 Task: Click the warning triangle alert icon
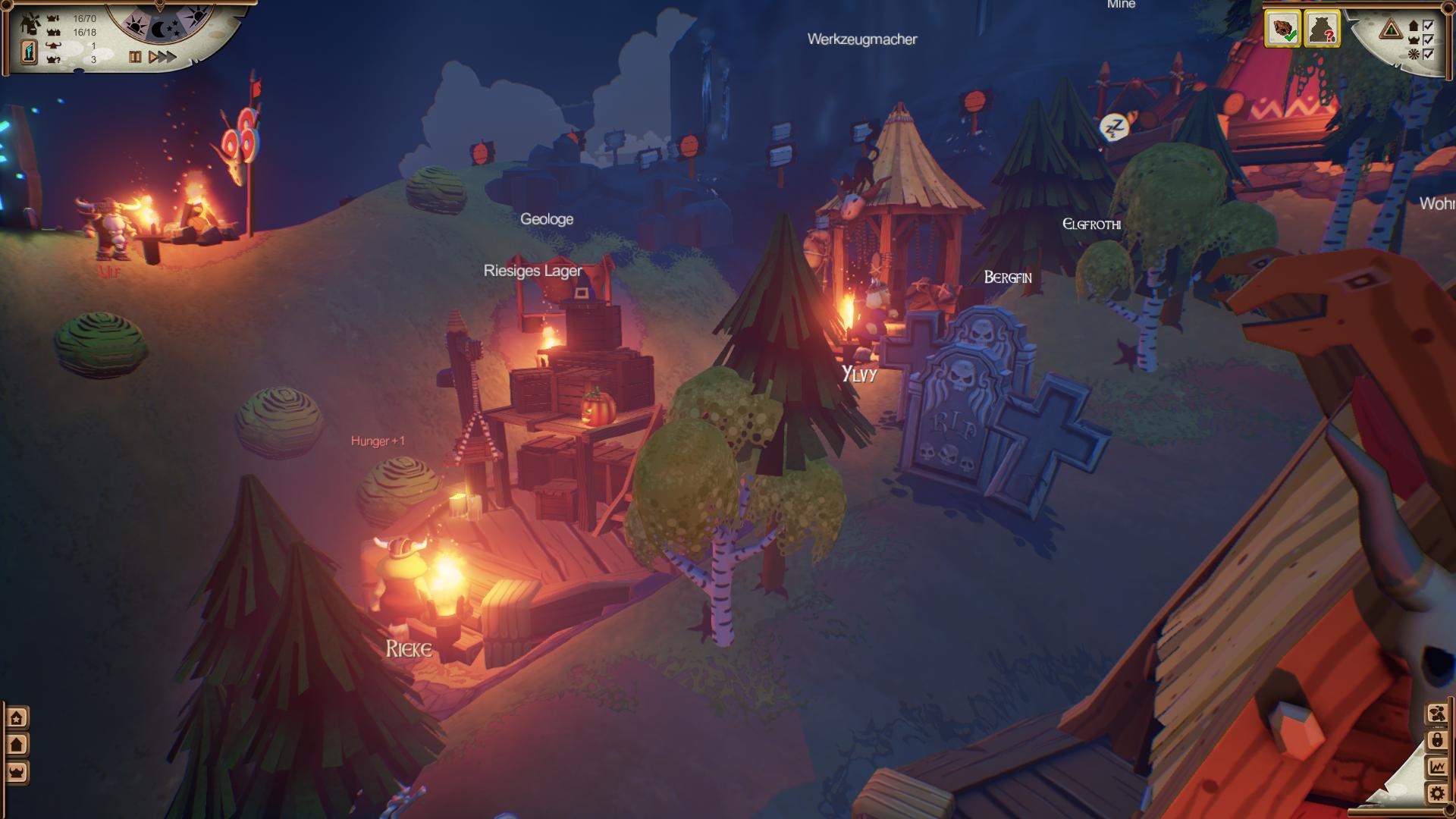(x=1391, y=30)
